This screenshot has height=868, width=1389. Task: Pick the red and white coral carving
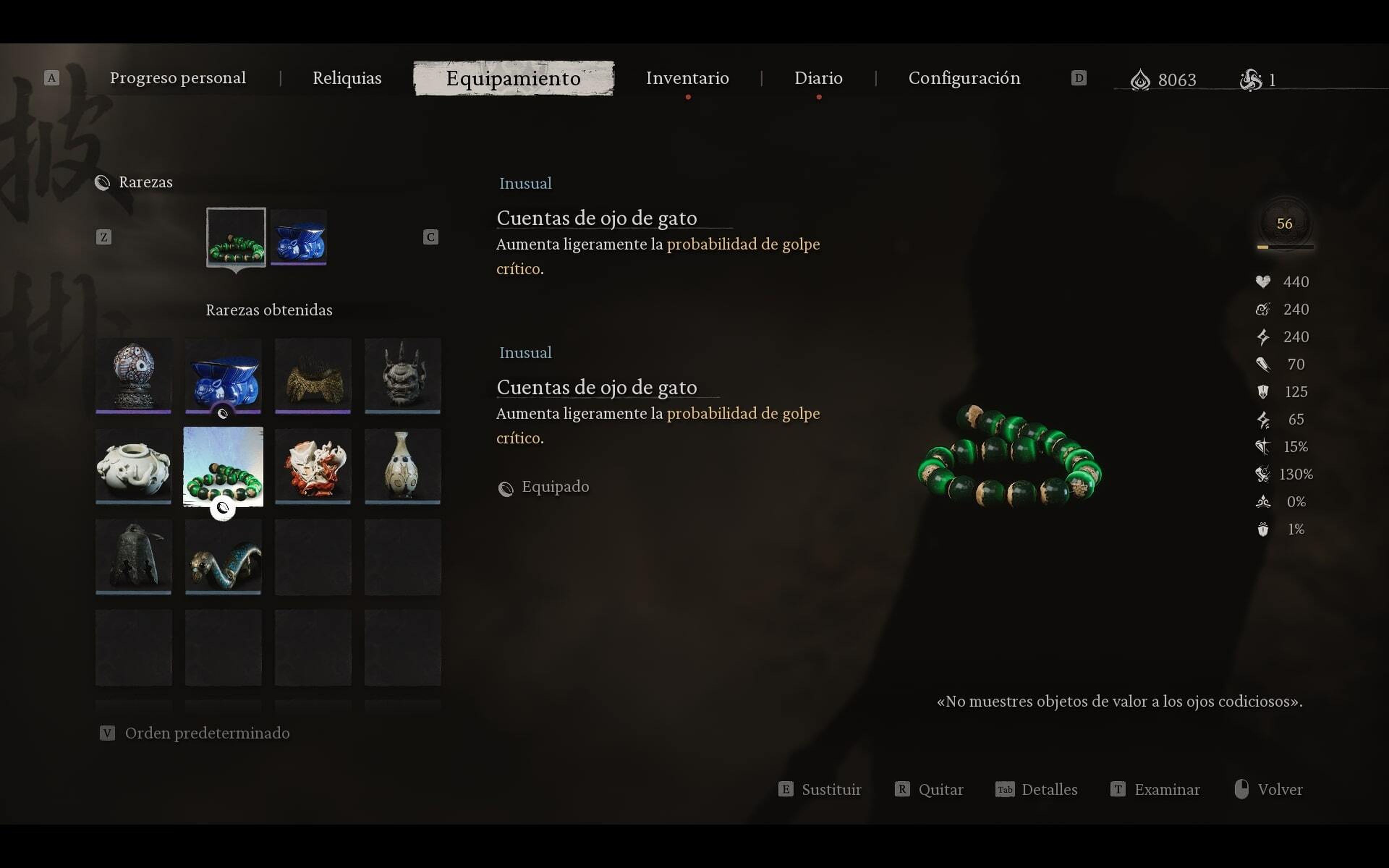pos(313,465)
